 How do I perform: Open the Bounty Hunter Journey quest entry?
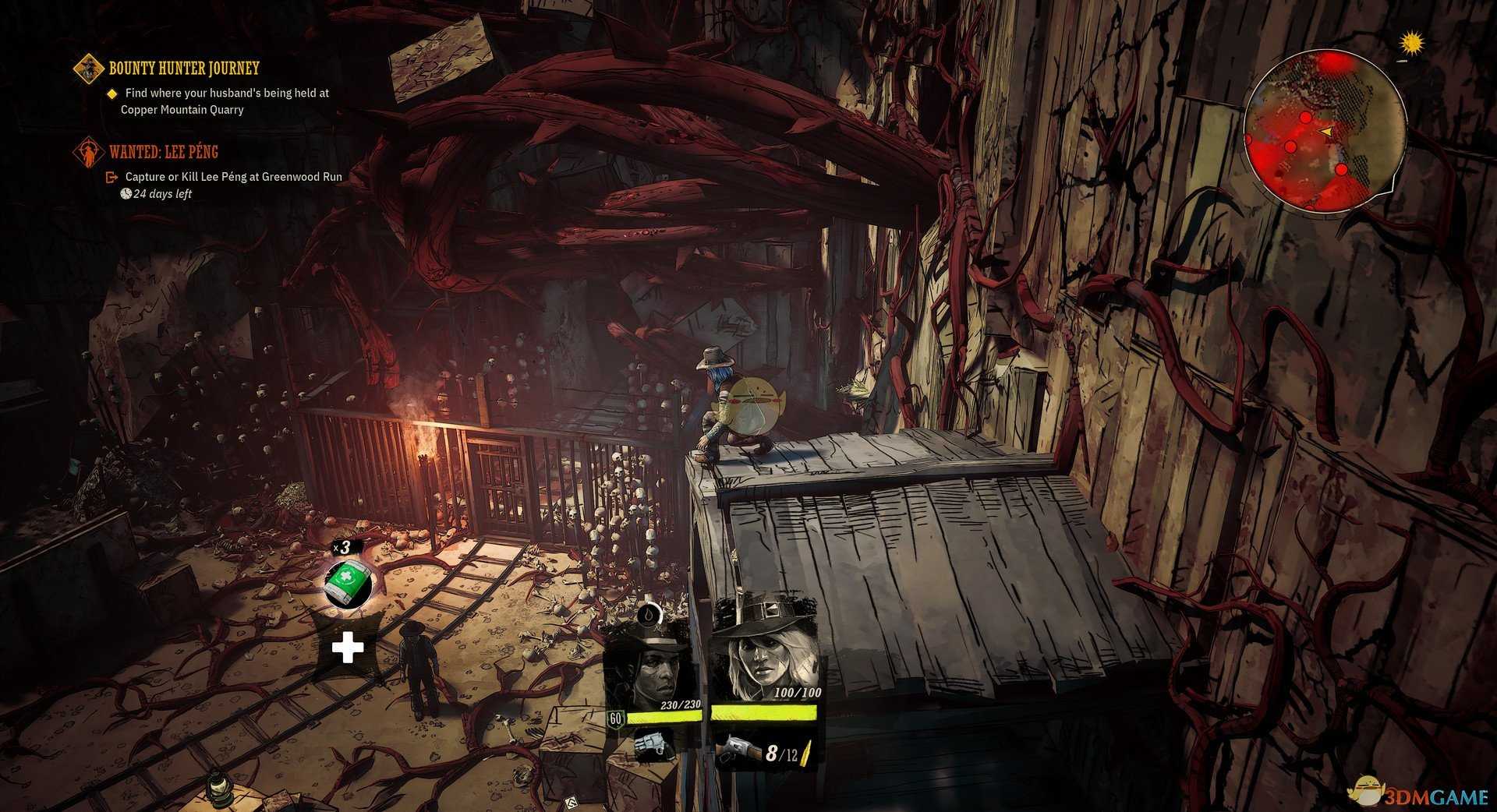click(x=183, y=69)
